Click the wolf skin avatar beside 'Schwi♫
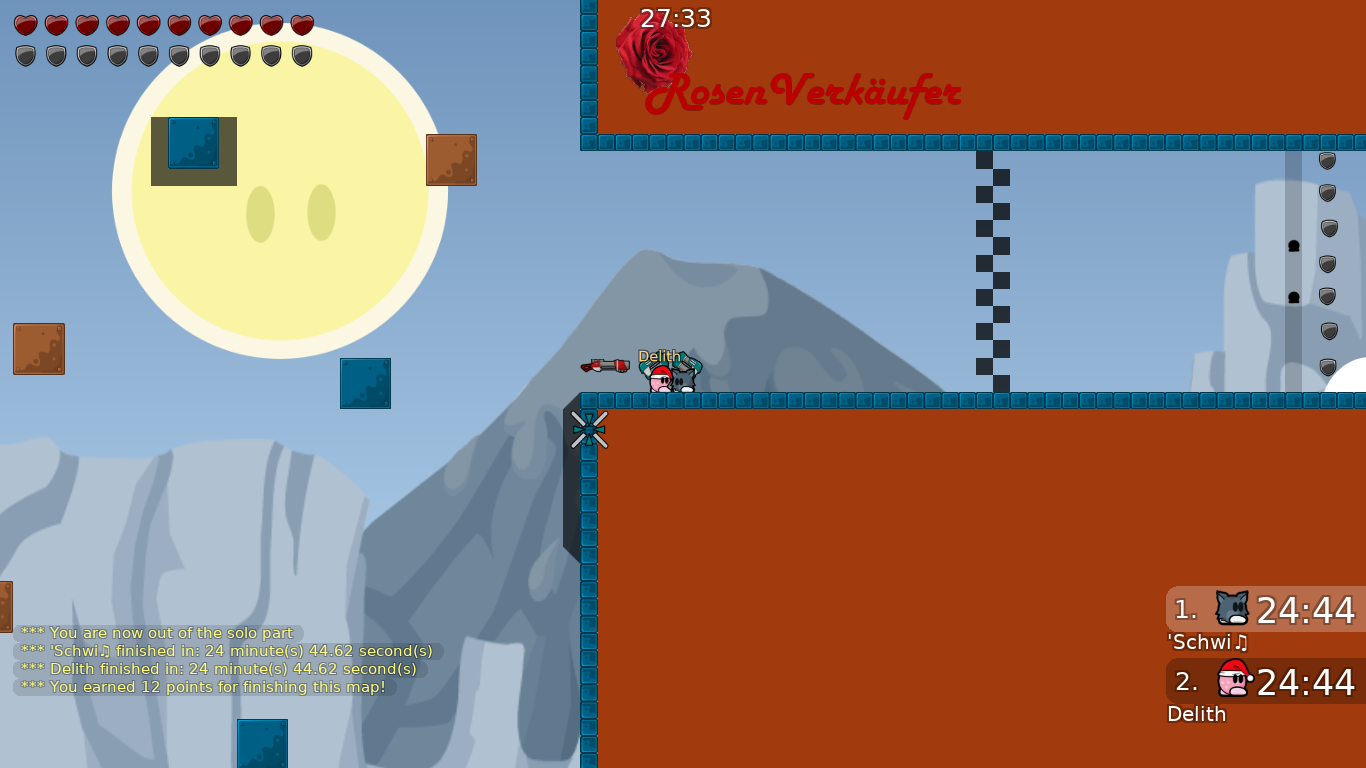1366x768 pixels. pos(1232,606)
